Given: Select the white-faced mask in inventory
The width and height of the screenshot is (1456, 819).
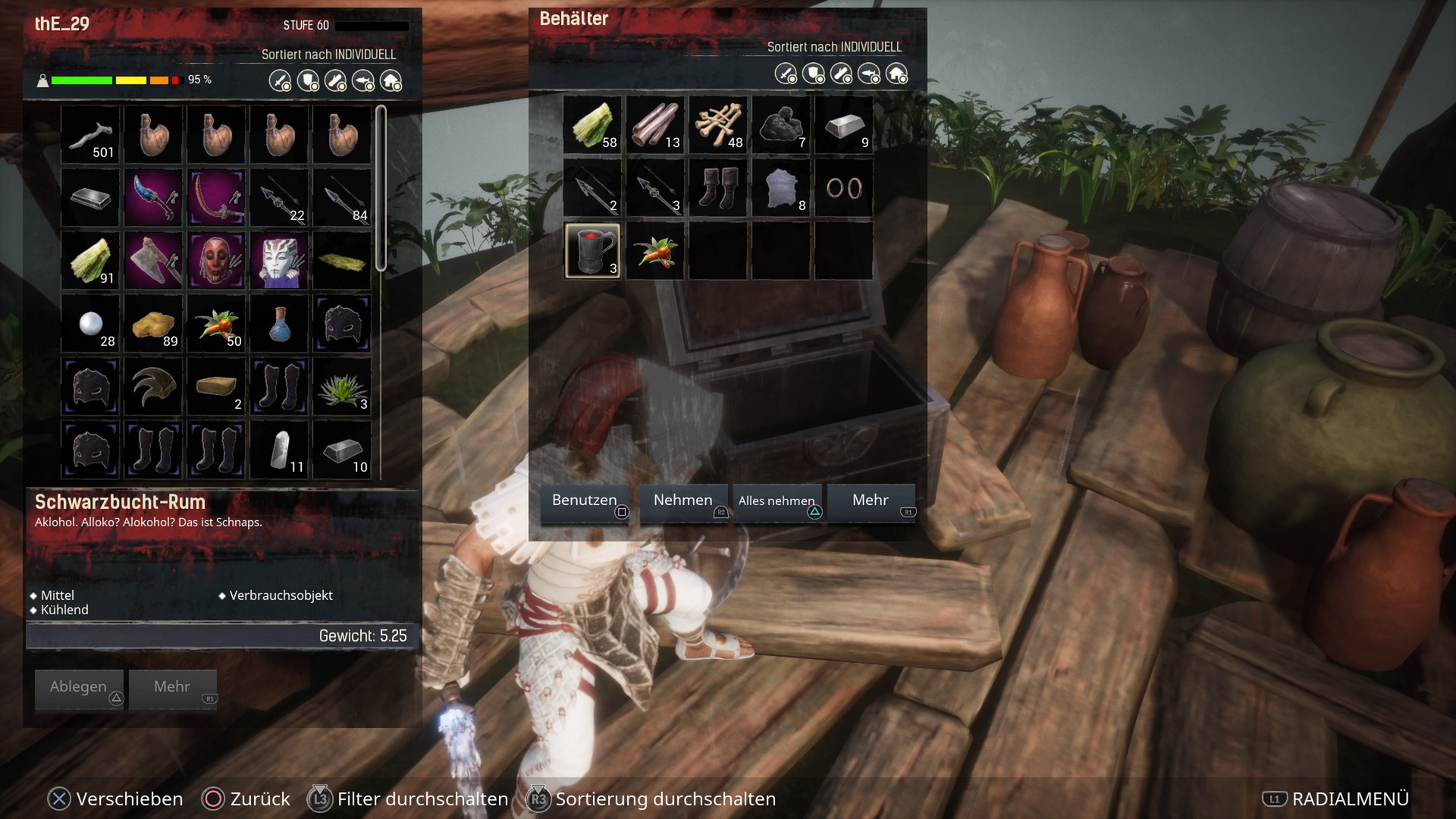Looking at the screenshot, I should click(280, 261).
